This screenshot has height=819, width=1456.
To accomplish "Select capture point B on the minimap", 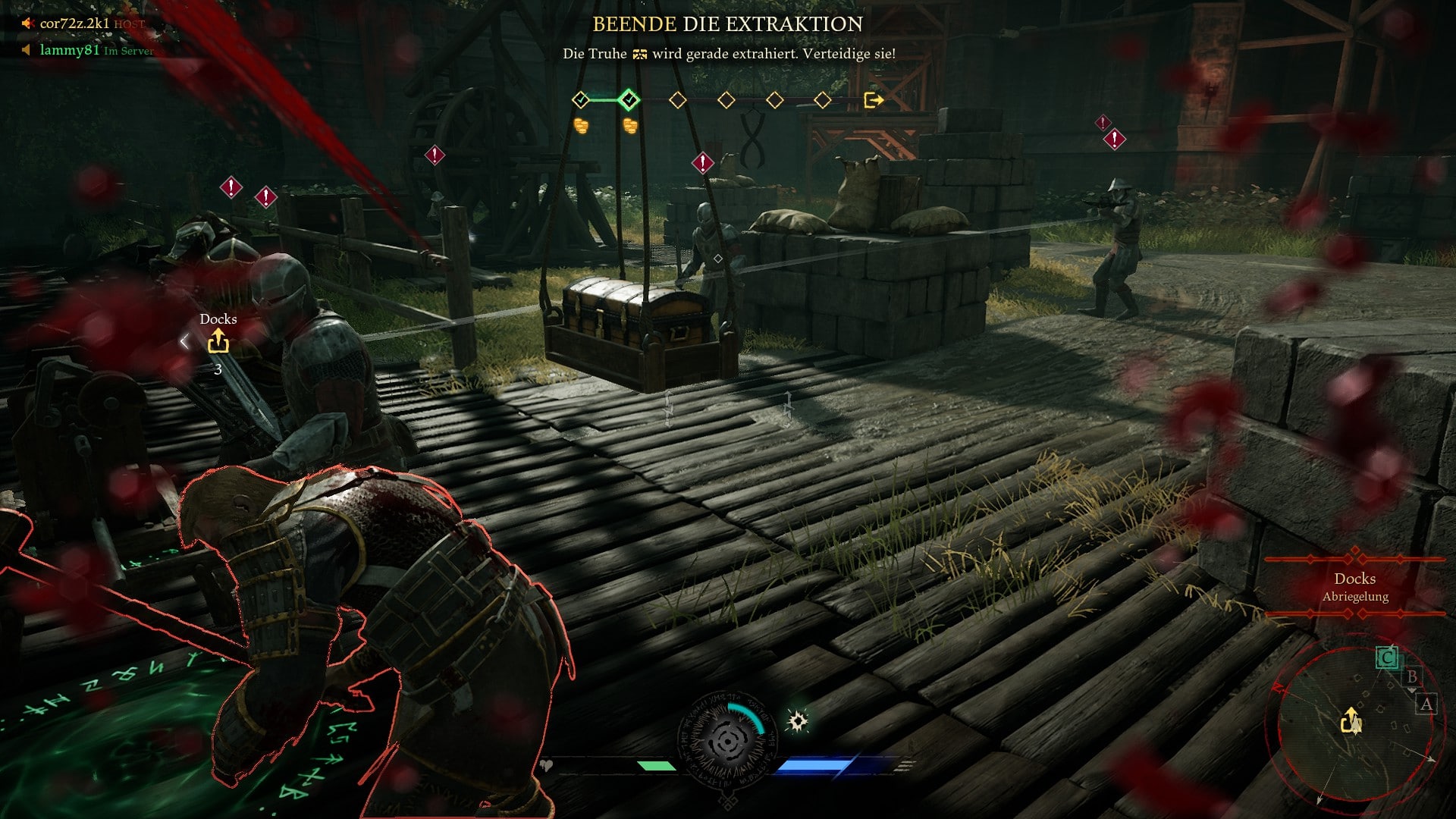I will pos(1411,676).
